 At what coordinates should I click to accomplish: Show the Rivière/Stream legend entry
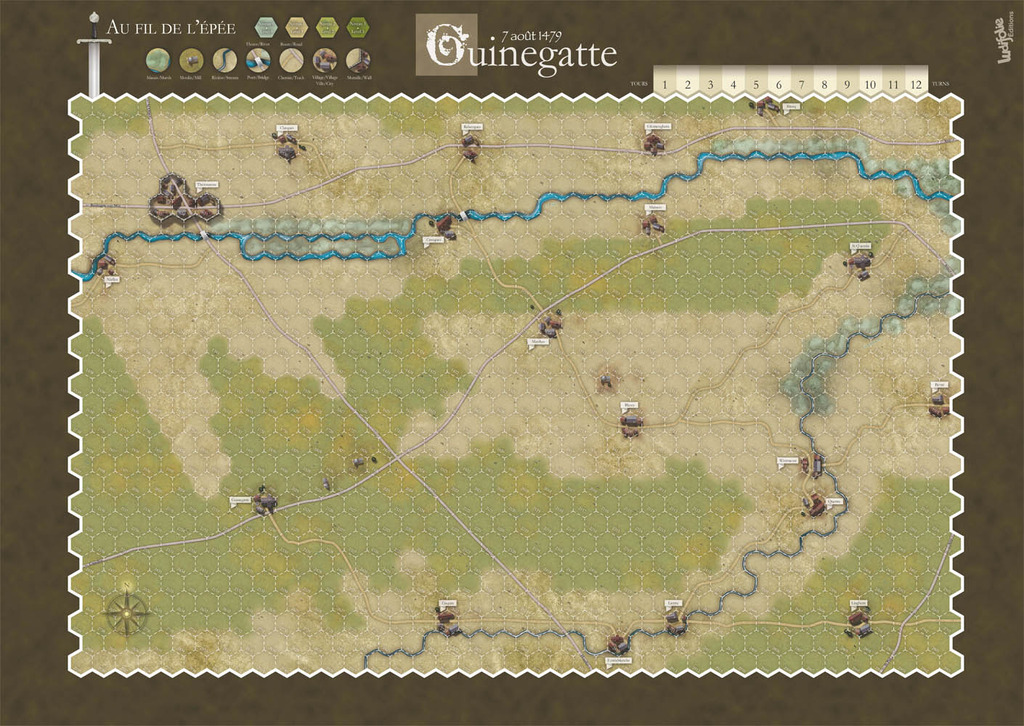pos(225,60)
